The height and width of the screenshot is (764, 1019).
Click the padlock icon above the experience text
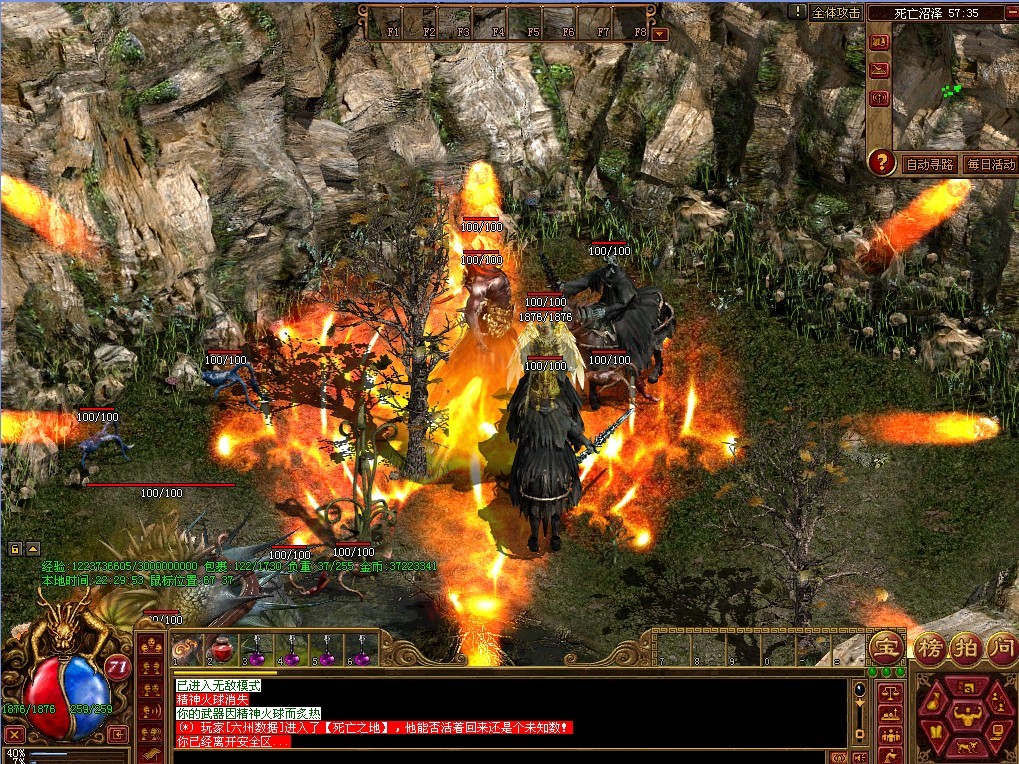pos(16,549)
